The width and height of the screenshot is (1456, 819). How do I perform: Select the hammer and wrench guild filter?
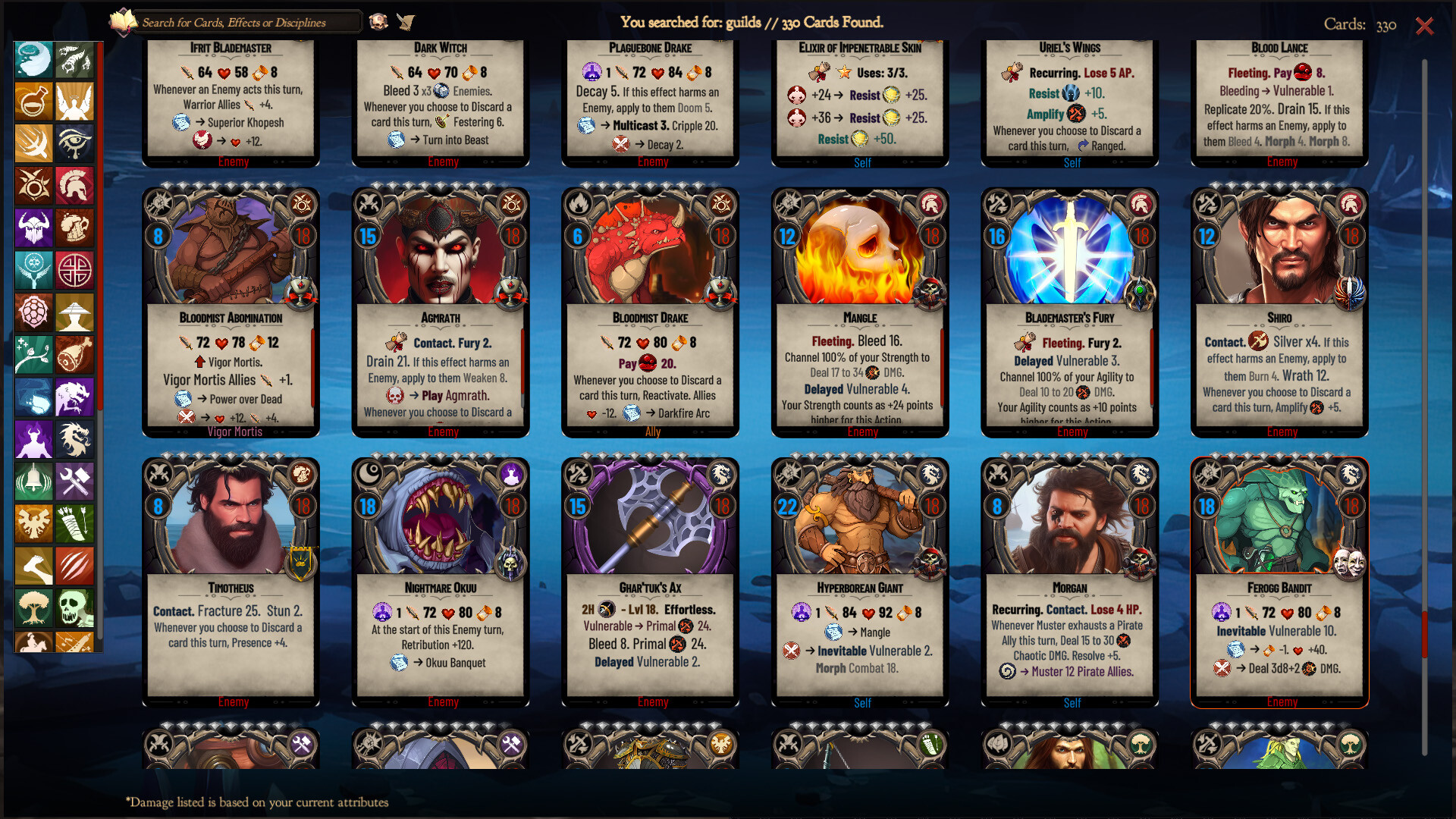pyautogui.click(x=74, y=481)
